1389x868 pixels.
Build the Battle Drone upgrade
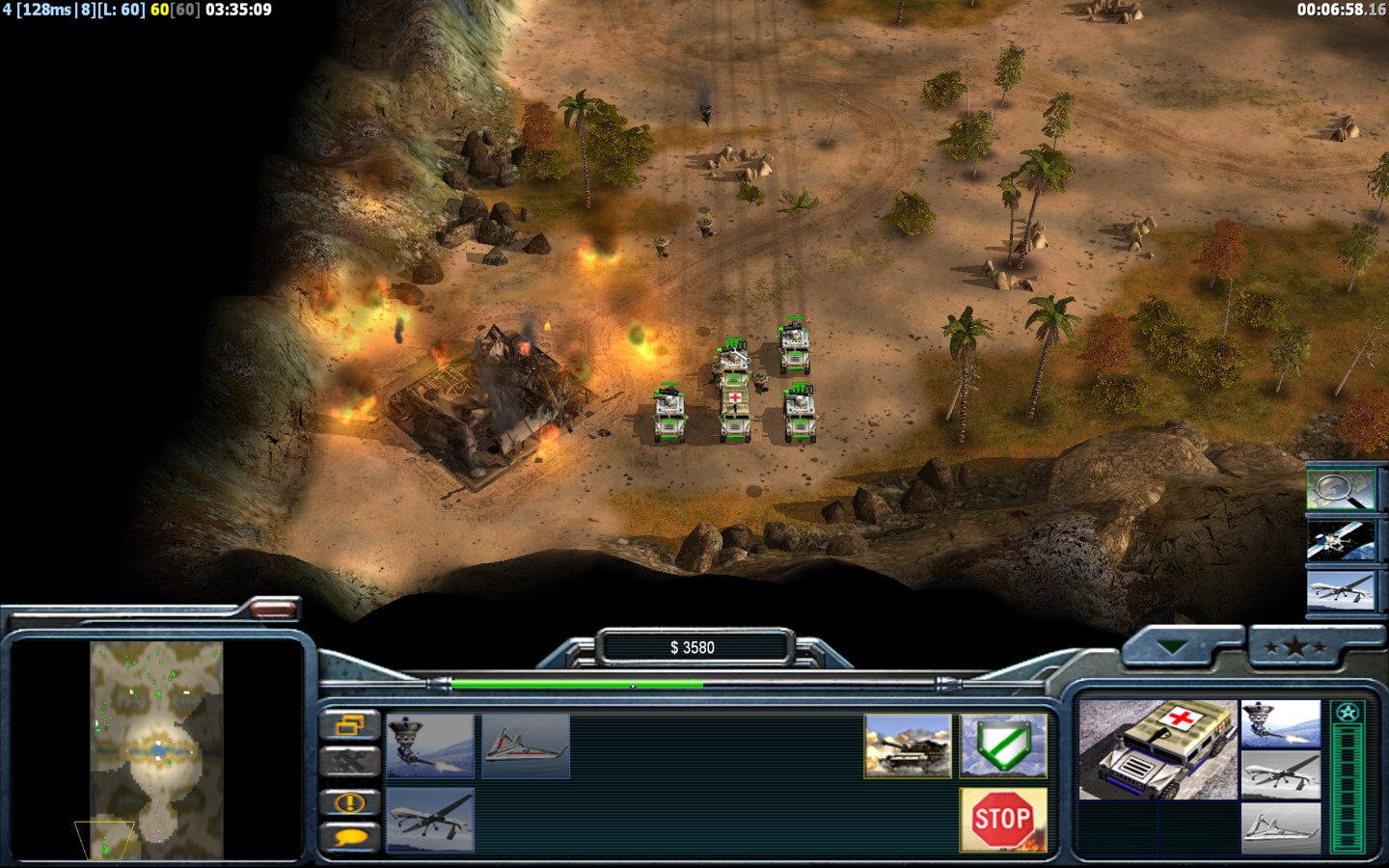tap(430, 746)
